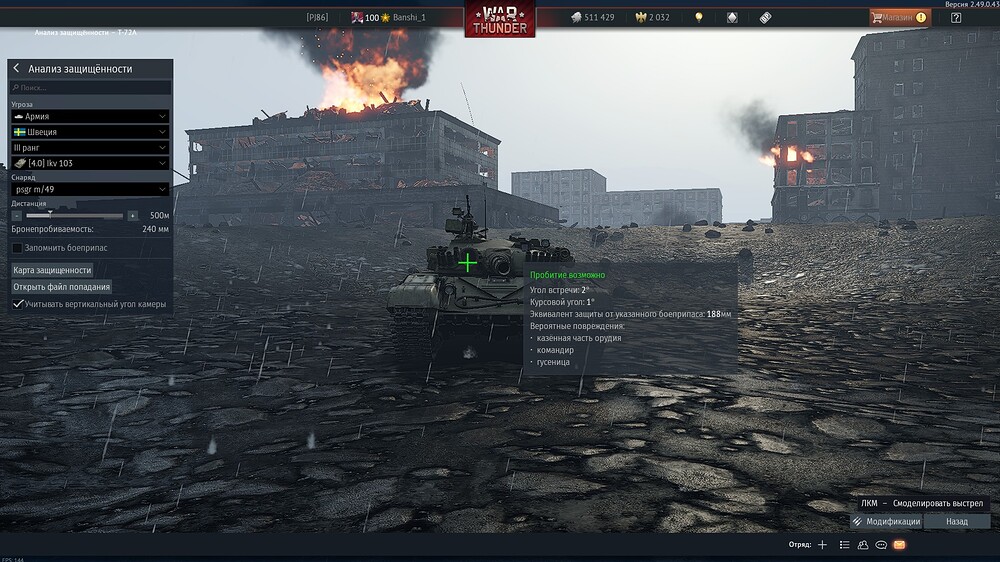Click the Поиск search field
Screen dimensions: 1000x562
pyautogui.click(x=90, y=88)
